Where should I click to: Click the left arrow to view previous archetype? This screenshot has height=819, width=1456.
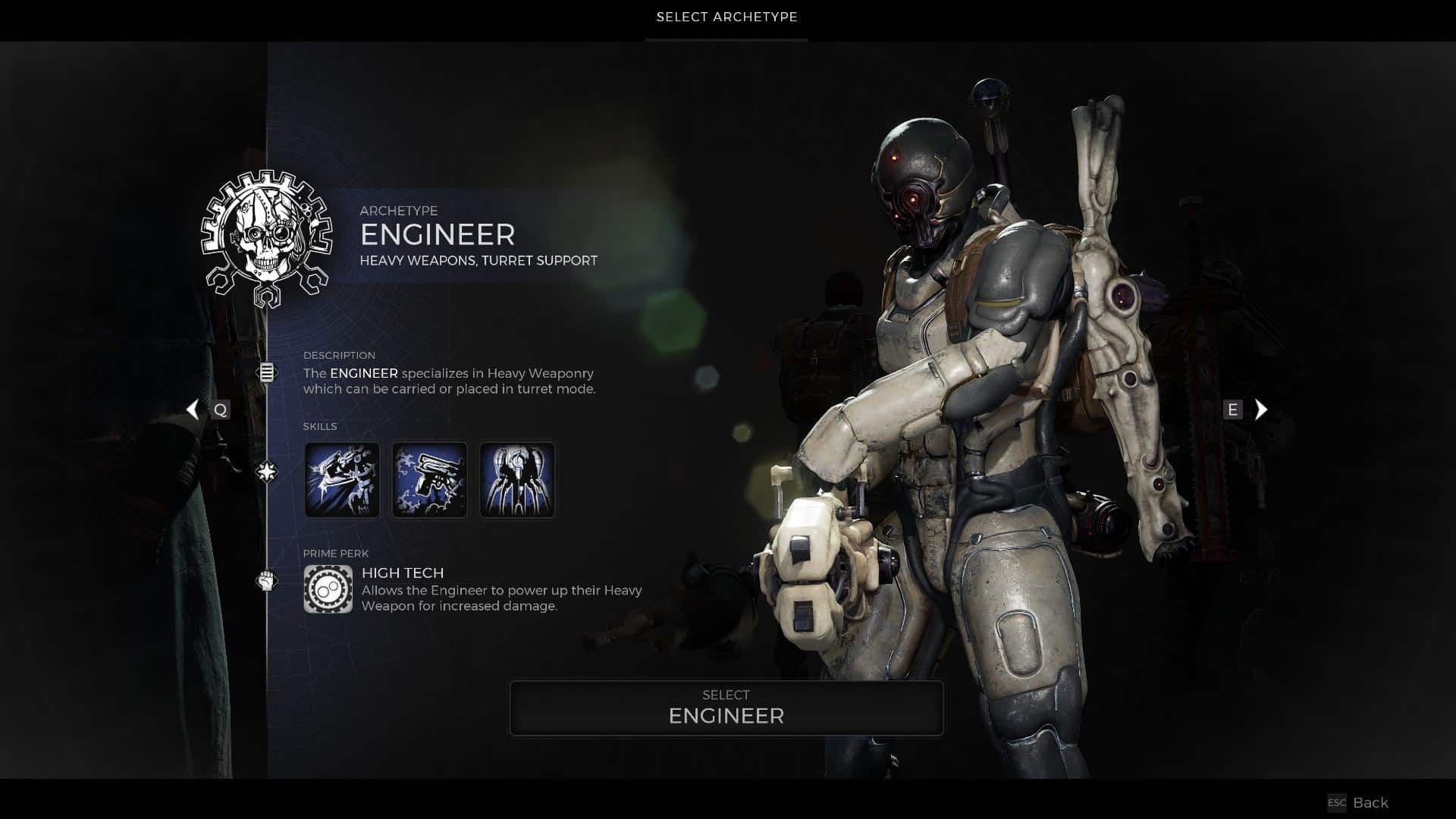point(192,409)
